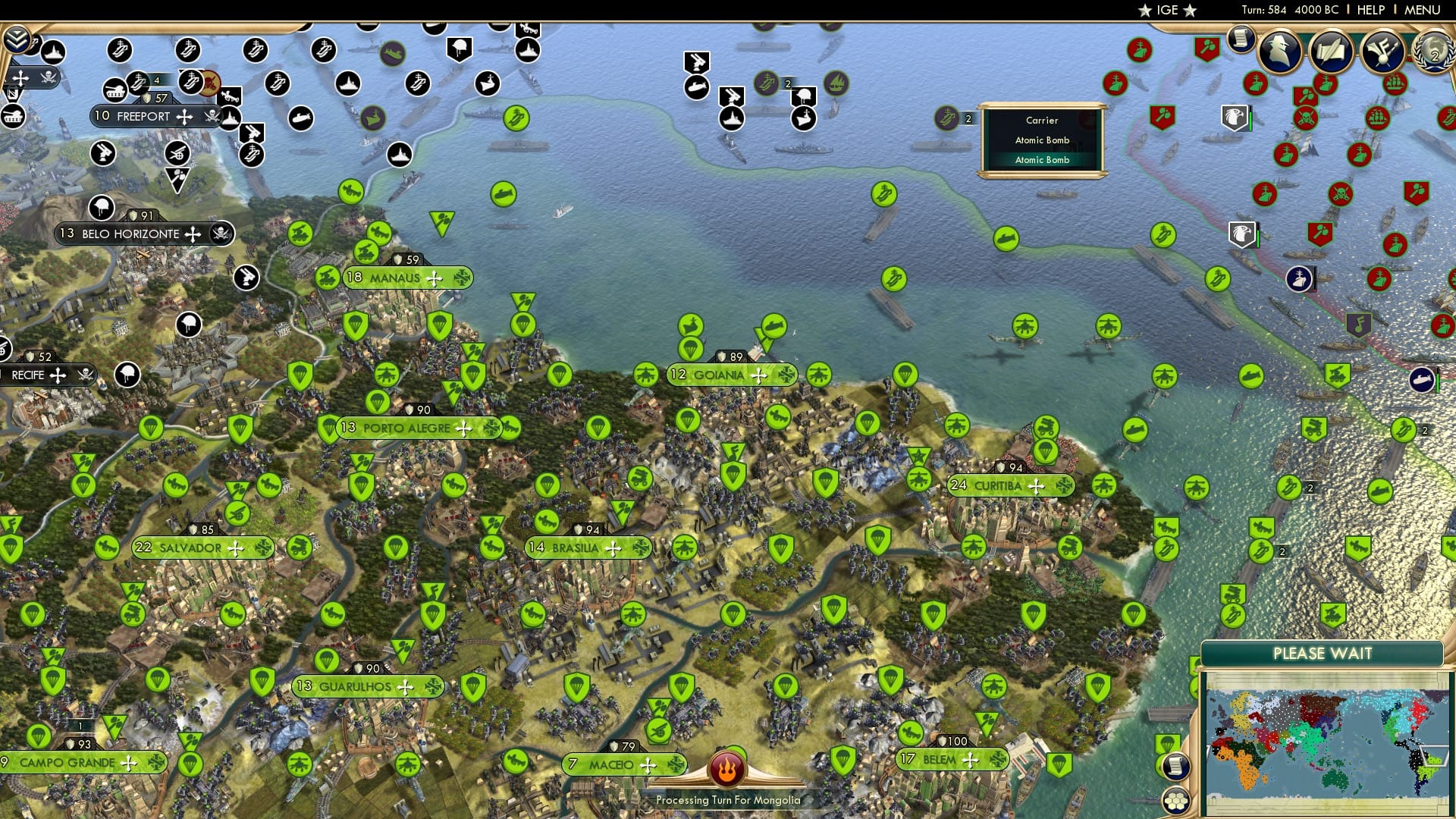1456x819 pixels.
Task: Toggle the hexagon strategic view icon below minimap
Action: click(1177, 802)
